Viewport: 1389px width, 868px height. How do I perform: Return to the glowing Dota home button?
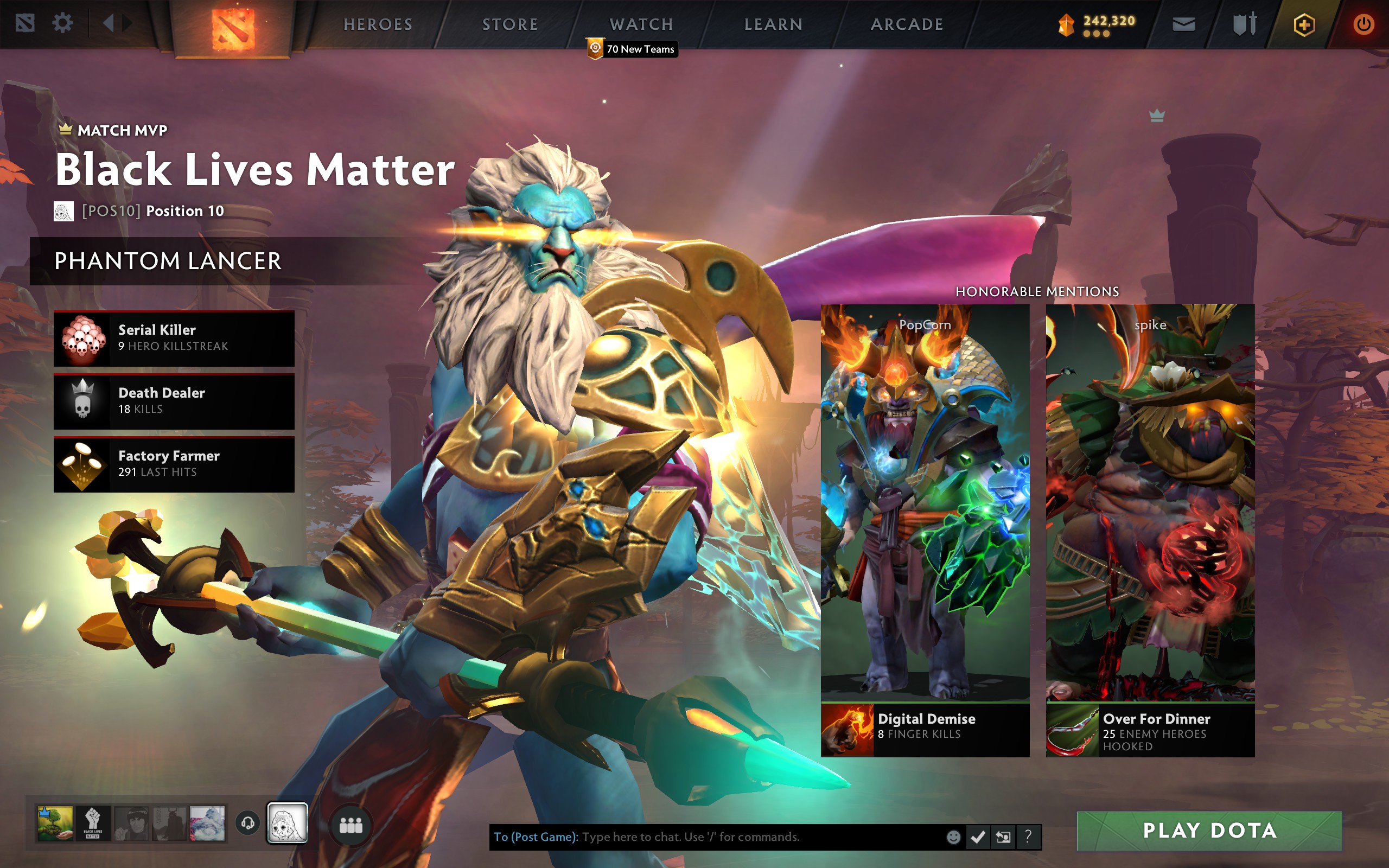coord(232,28)
